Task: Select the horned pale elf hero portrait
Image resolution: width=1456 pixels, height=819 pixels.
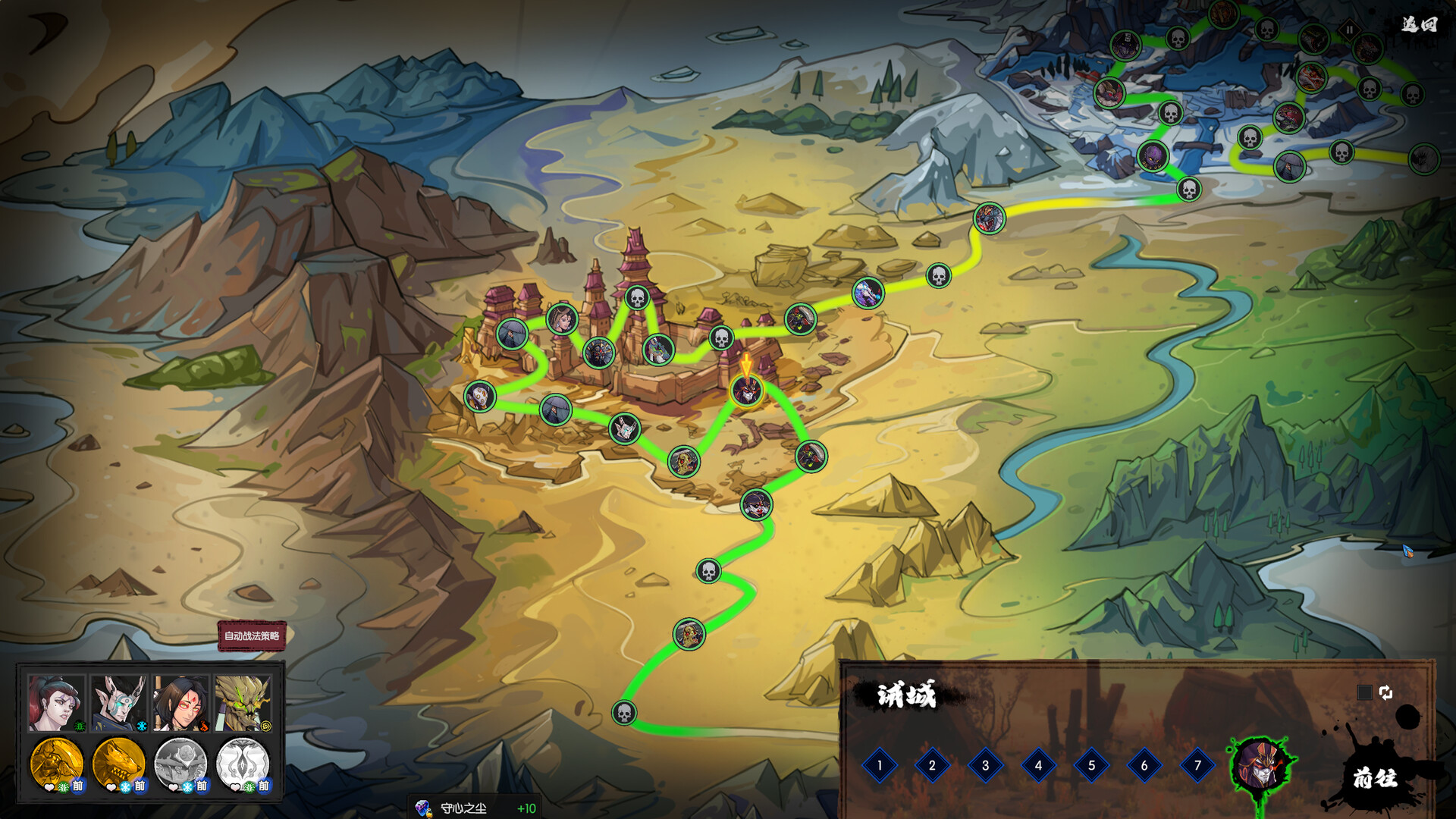Action: pos(118,704)
